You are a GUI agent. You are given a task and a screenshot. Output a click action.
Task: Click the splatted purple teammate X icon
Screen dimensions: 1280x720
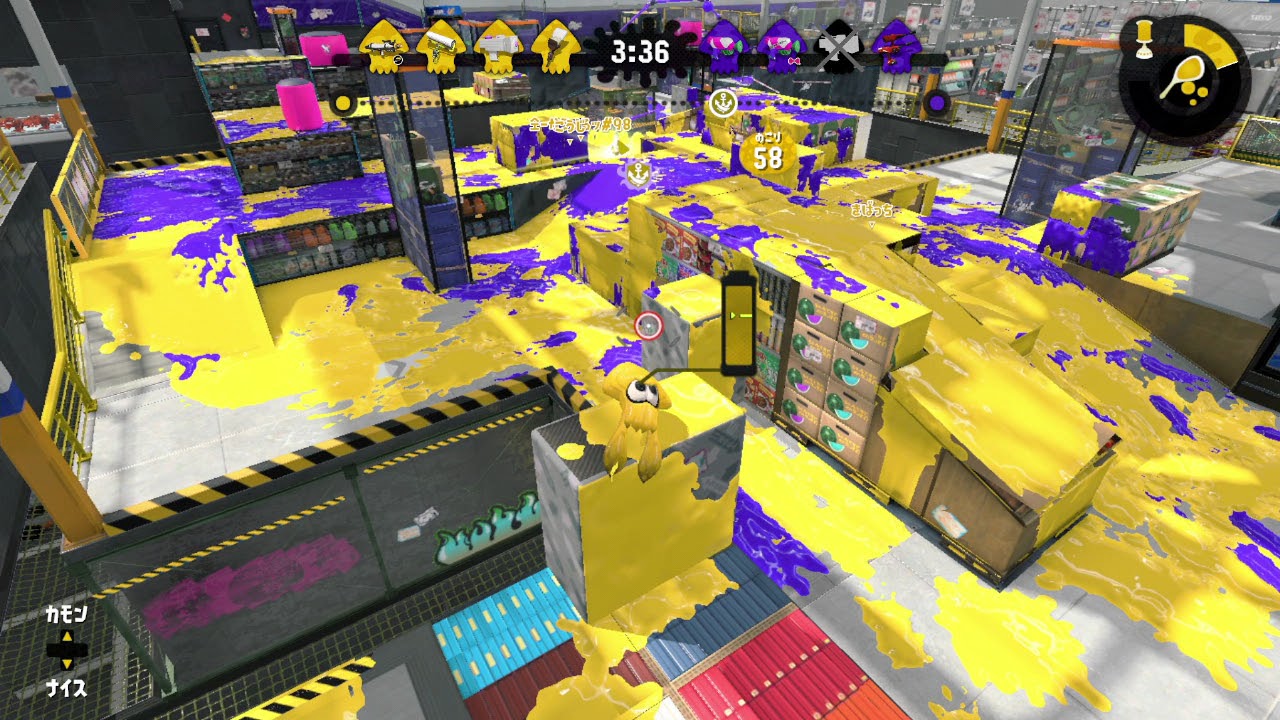[x=838, y=48]
